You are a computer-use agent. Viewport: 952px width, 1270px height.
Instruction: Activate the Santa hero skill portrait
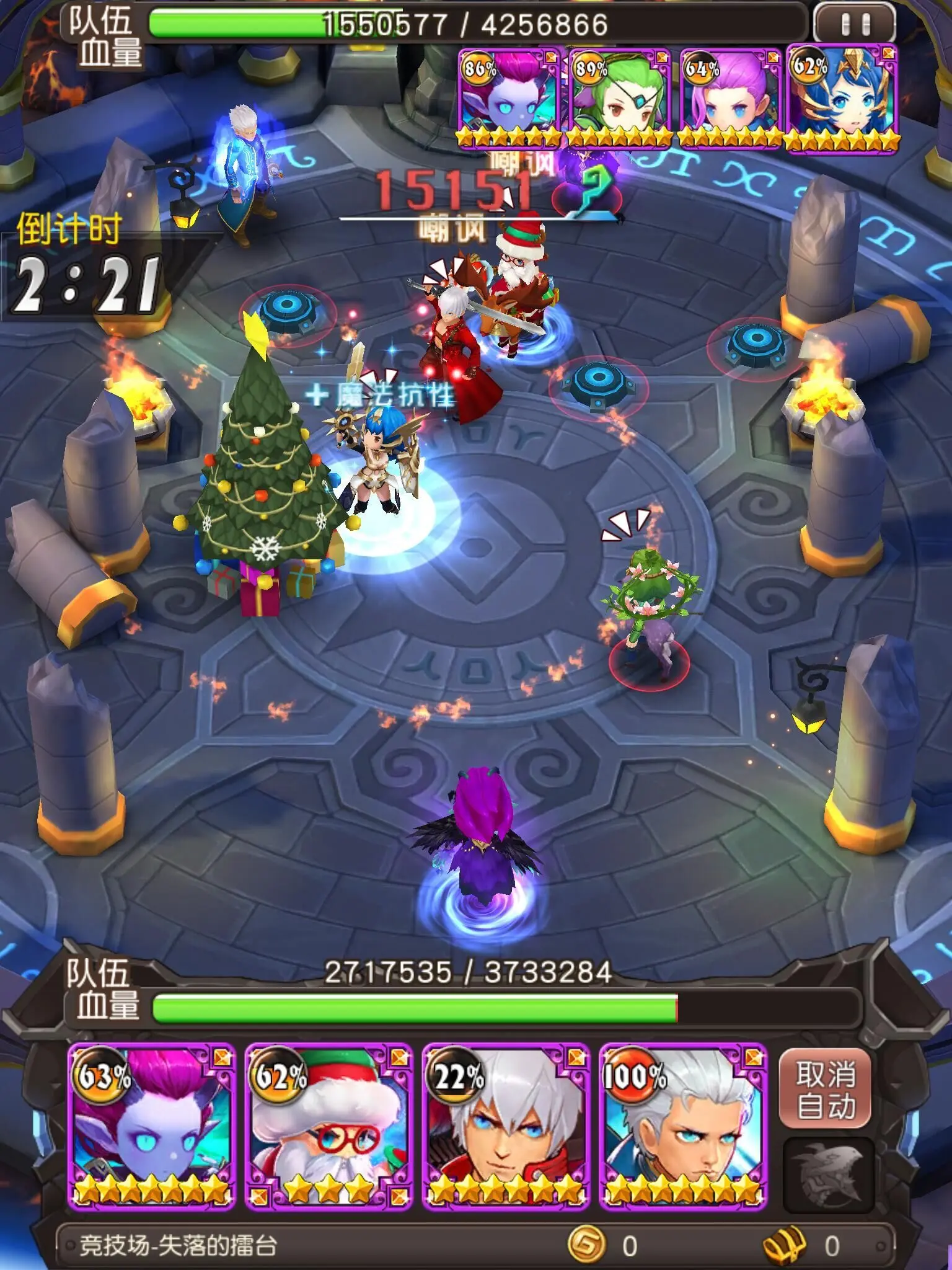point(328,1126)
